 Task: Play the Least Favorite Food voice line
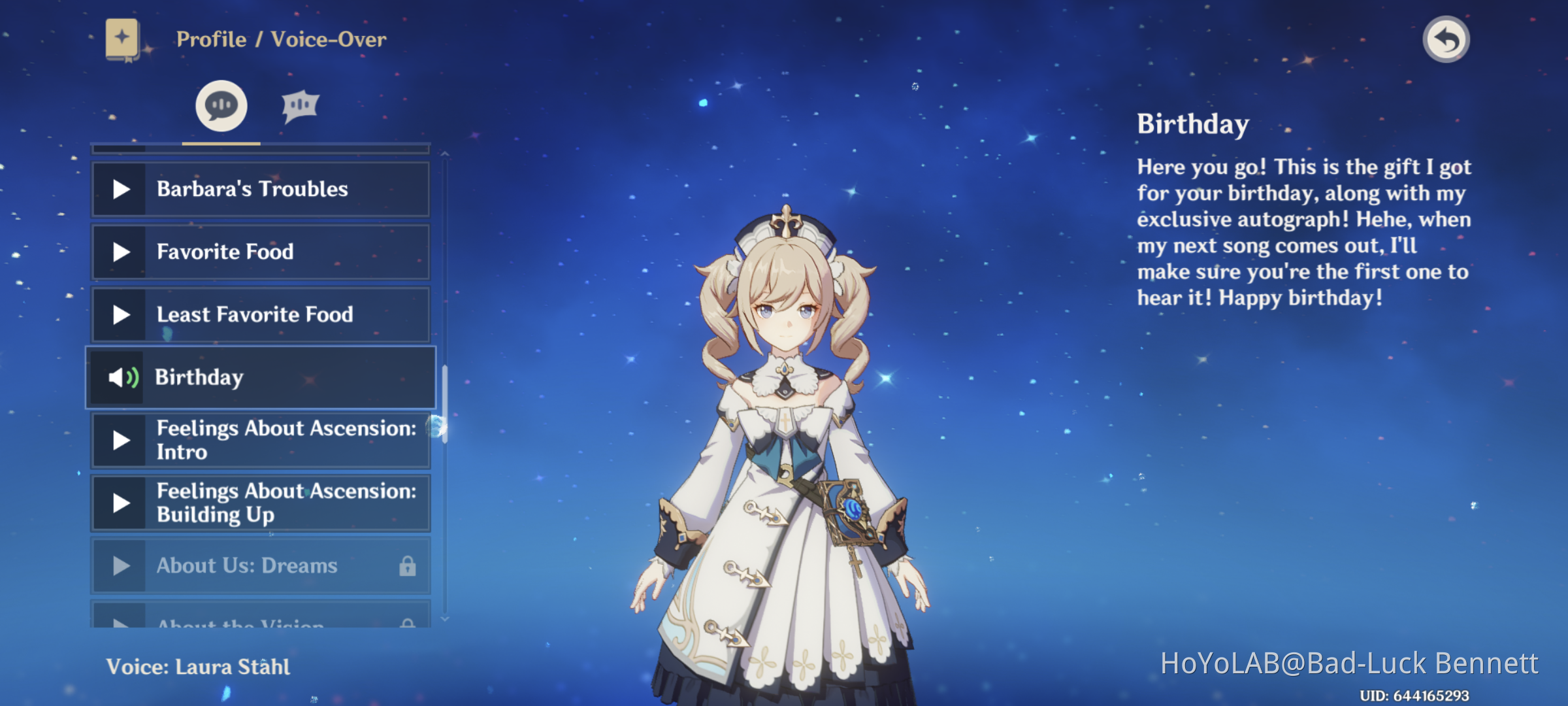point(120,314)
